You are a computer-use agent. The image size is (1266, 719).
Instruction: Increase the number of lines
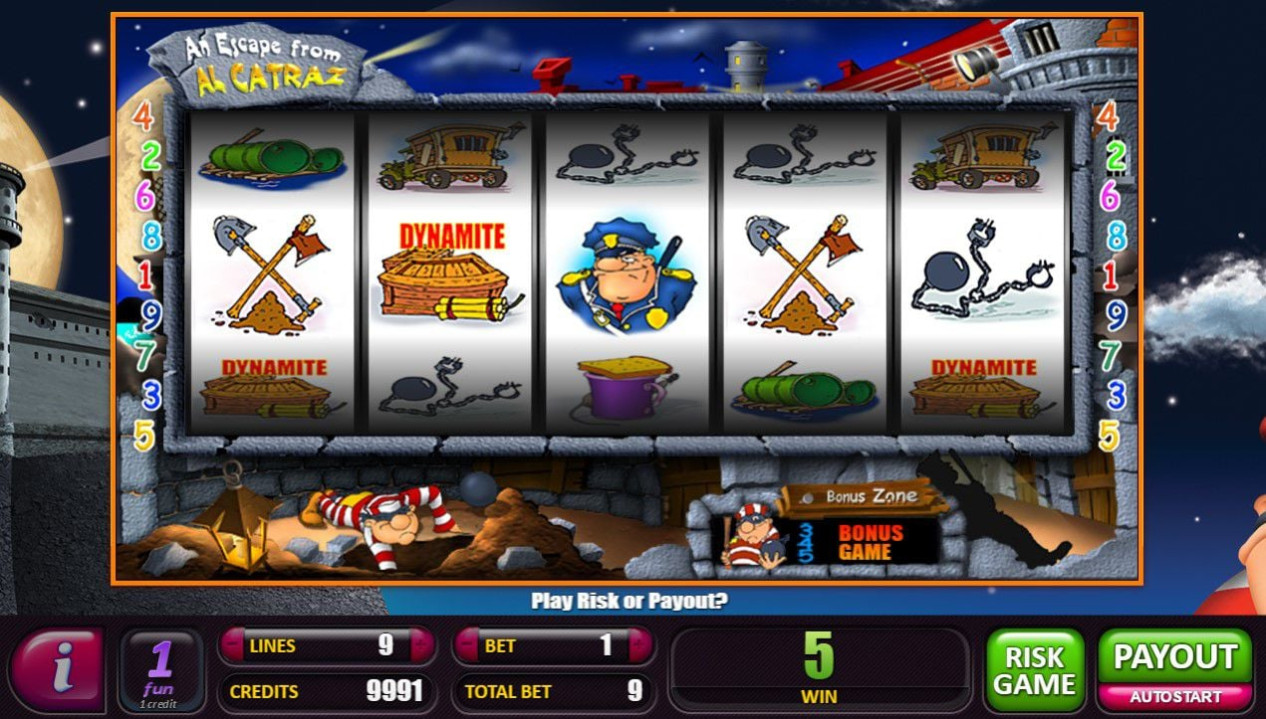(x=422, y=646)
